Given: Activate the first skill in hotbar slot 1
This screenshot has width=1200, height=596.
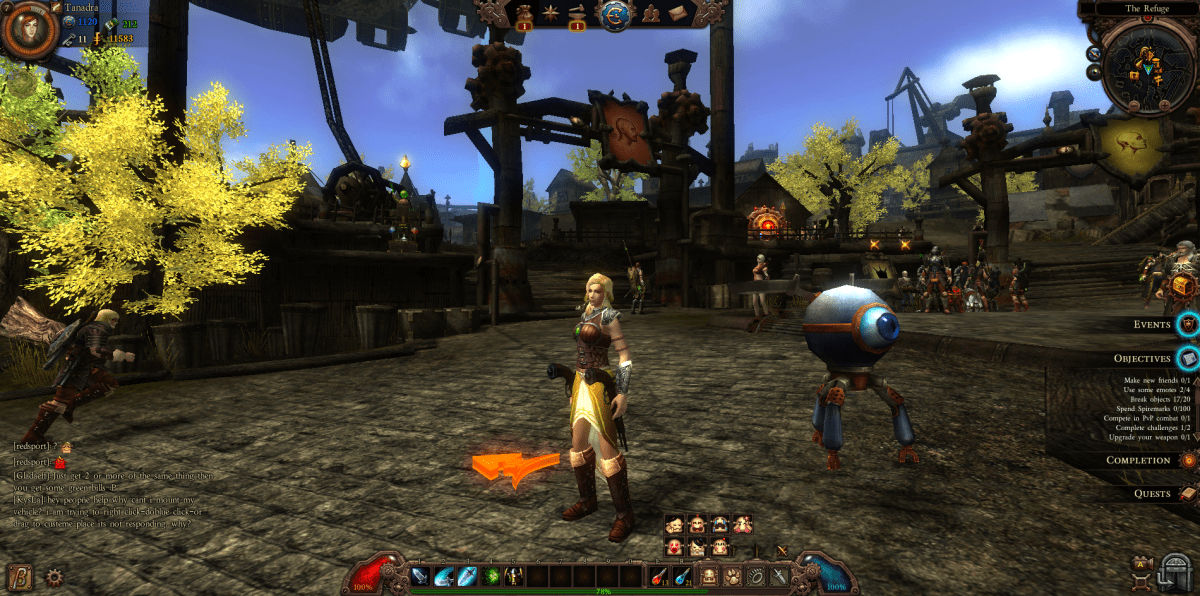Looking at the screenshot, I should 420,576.
